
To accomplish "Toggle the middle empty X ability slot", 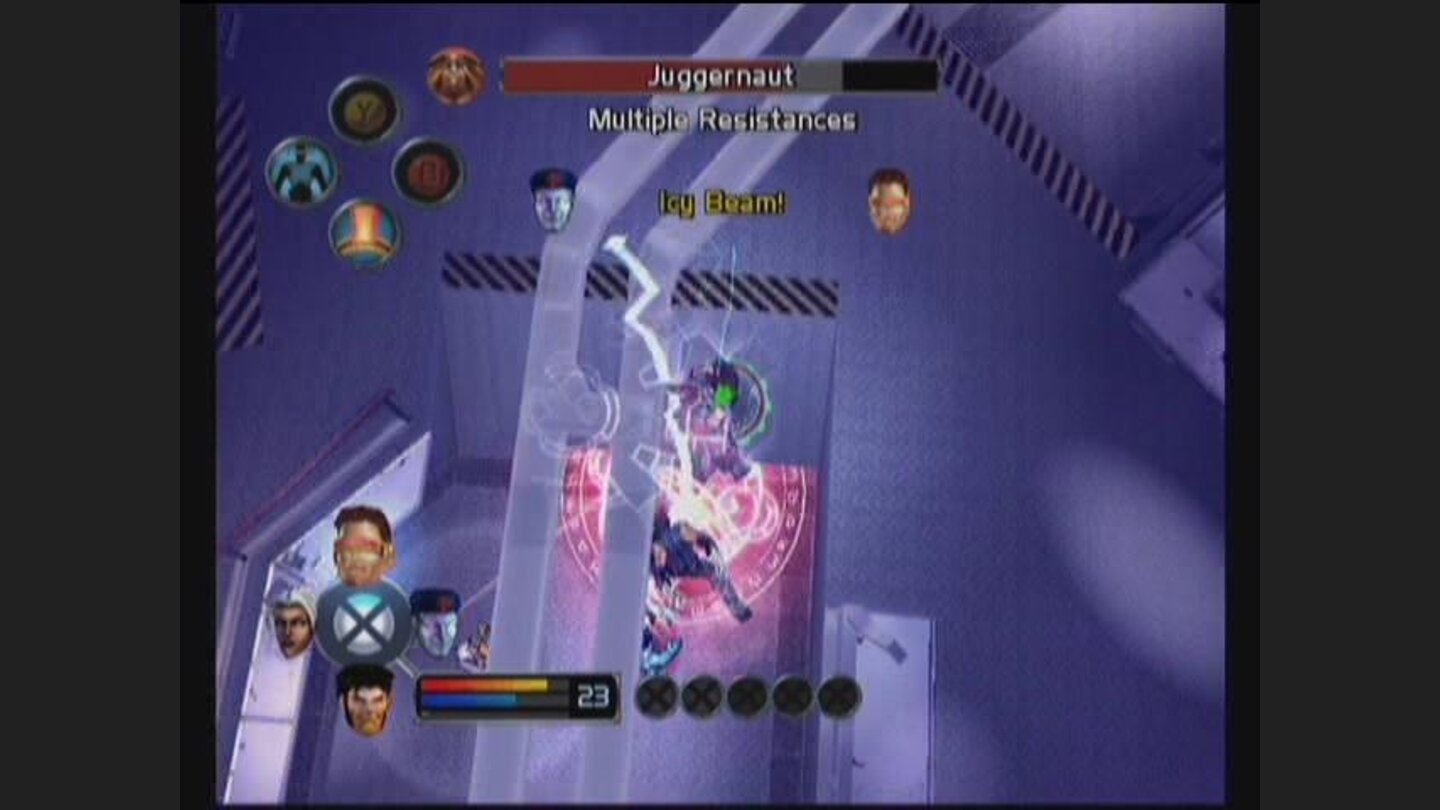I will [x=746, y=697].
